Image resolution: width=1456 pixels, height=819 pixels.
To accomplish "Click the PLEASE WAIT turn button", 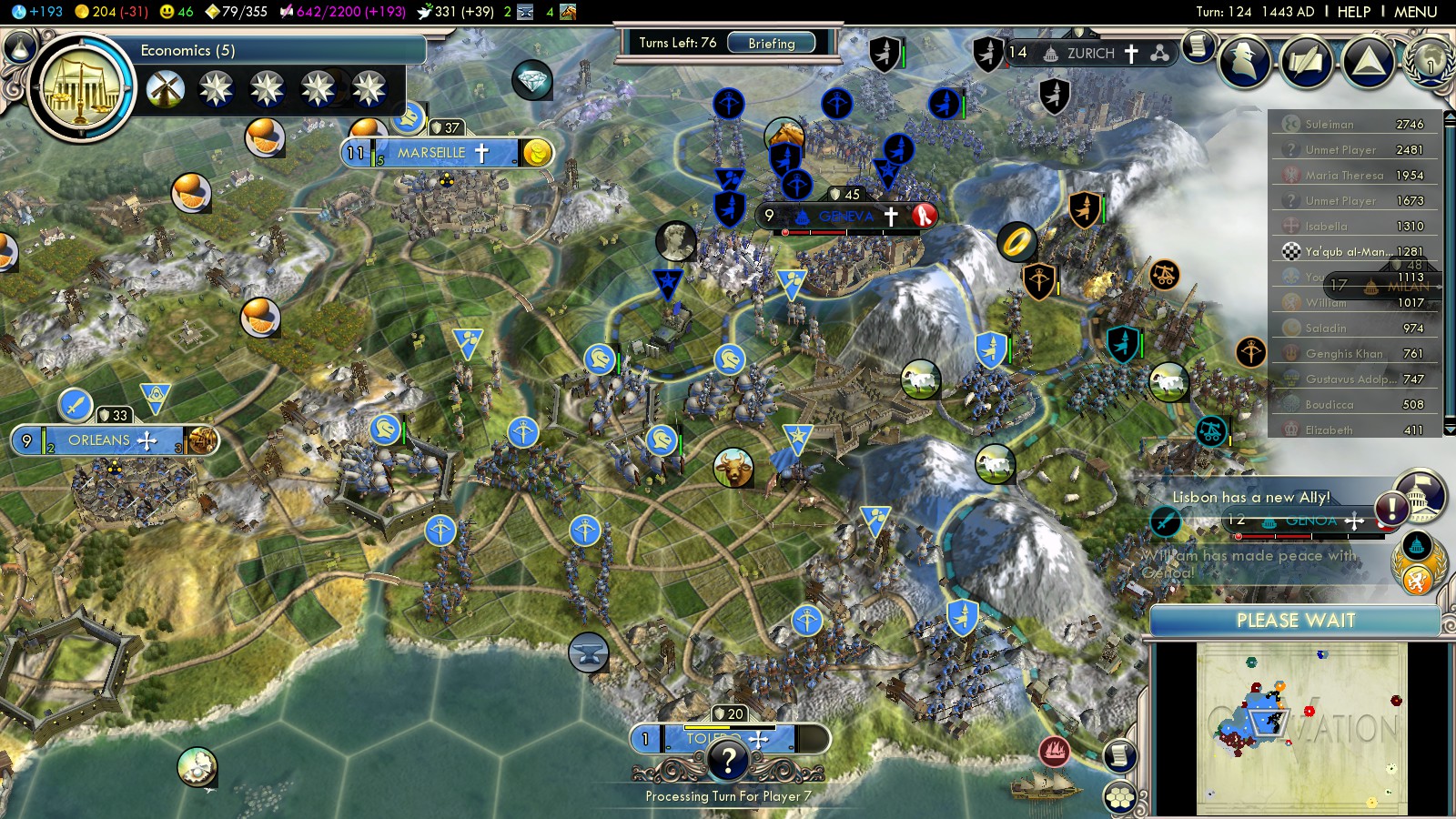I will 1295,621.
